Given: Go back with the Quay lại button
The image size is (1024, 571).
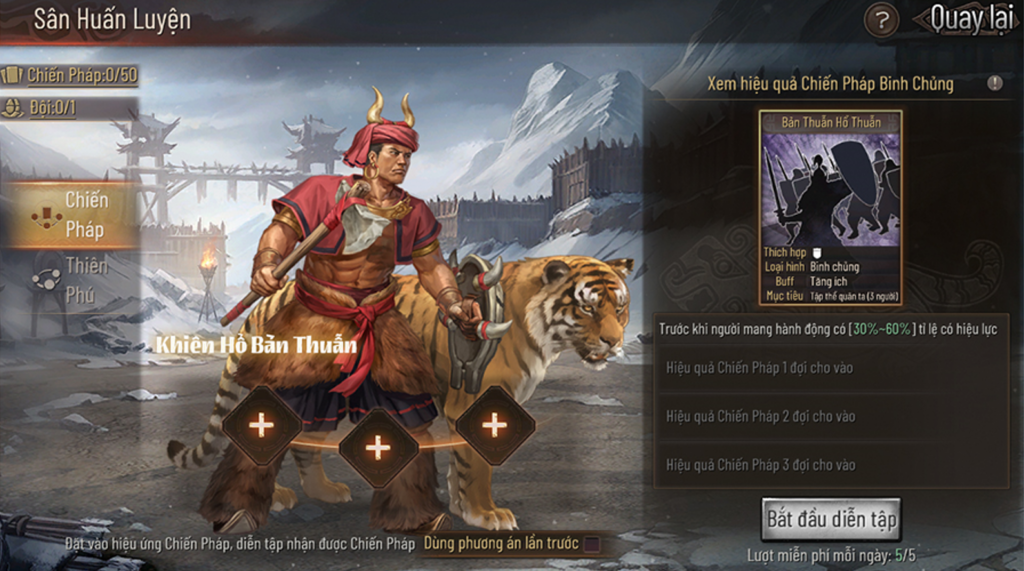Looking at the screenshot, I should (970, 19).
